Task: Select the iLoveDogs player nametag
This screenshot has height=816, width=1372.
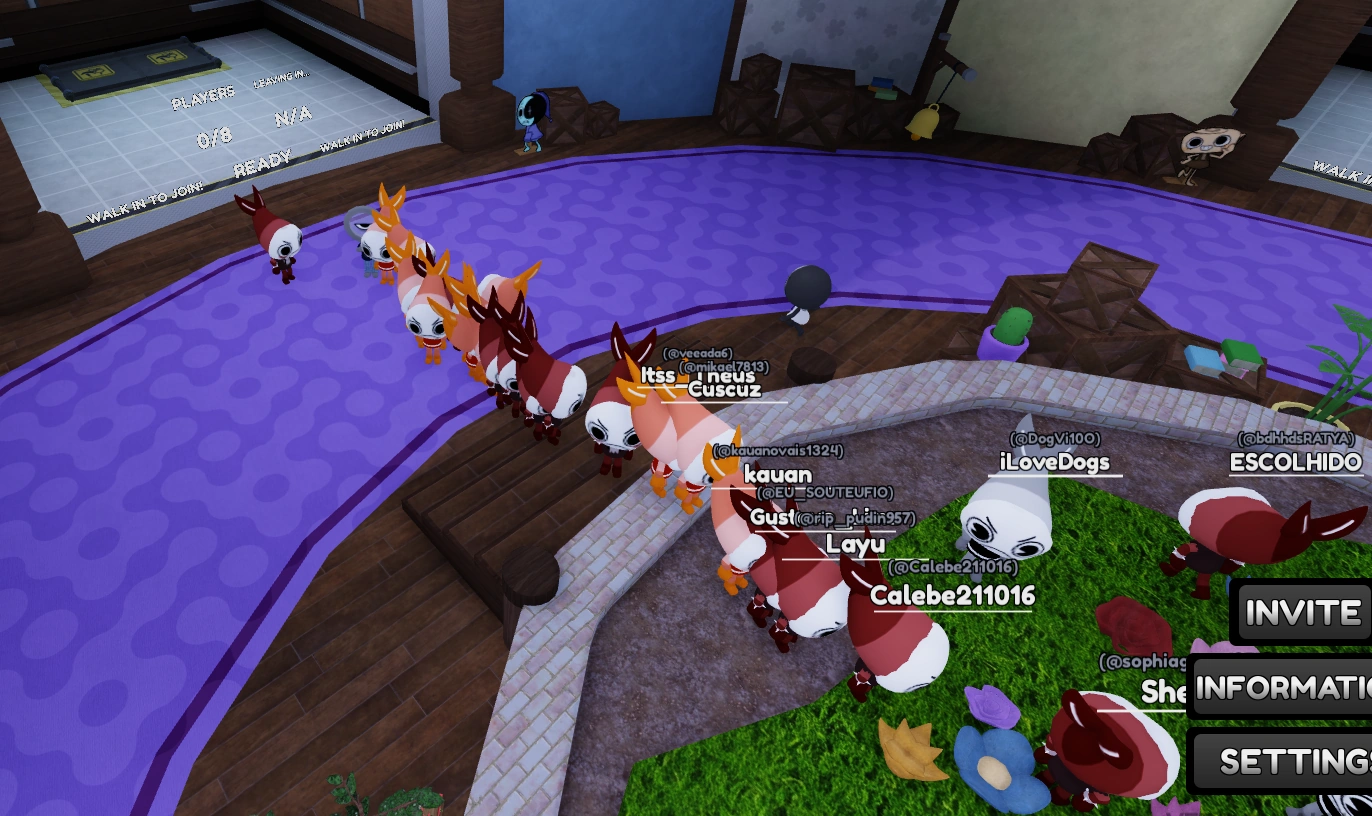Action: 1057,462
